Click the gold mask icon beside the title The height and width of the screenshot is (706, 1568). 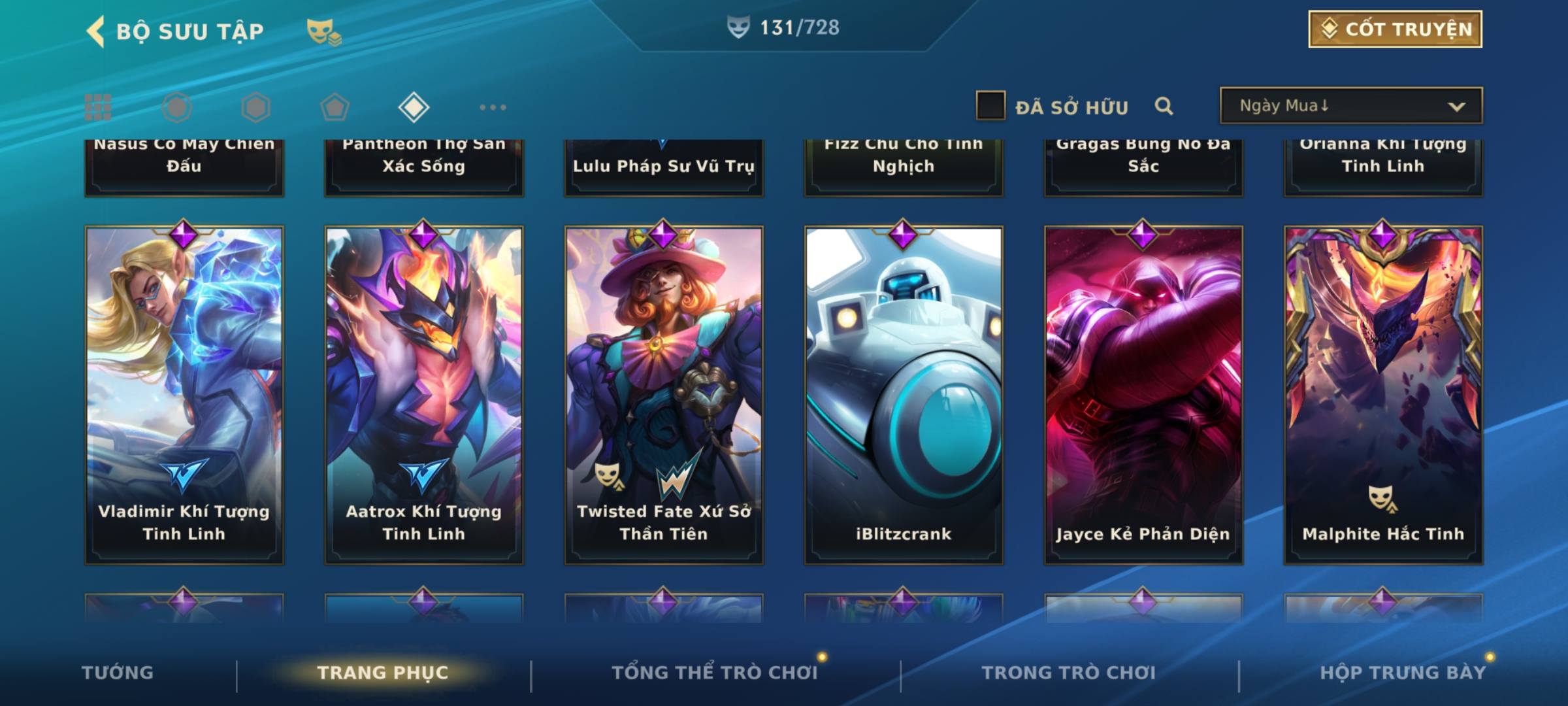point(323,31)
